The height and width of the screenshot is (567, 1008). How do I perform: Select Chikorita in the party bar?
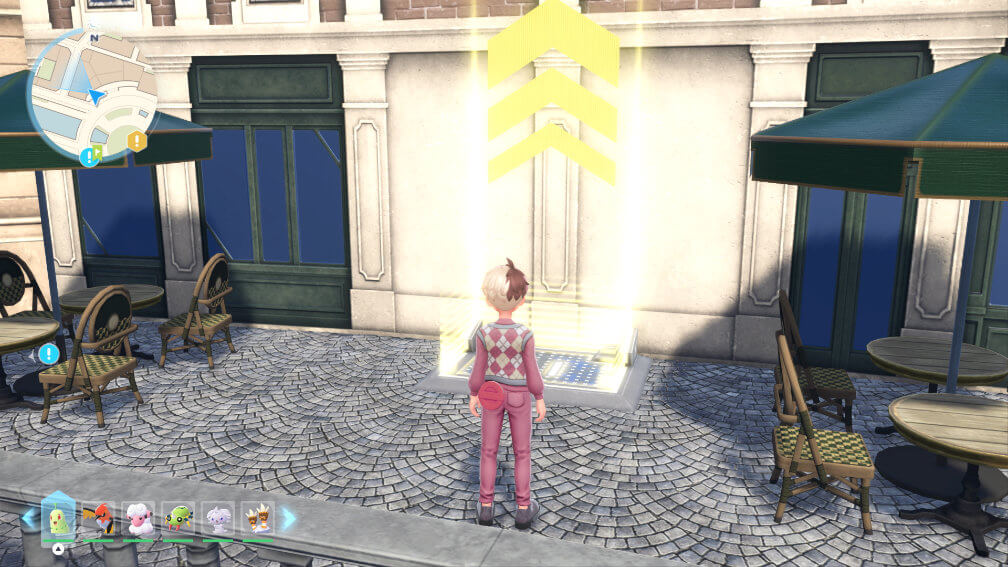(58, 518)
